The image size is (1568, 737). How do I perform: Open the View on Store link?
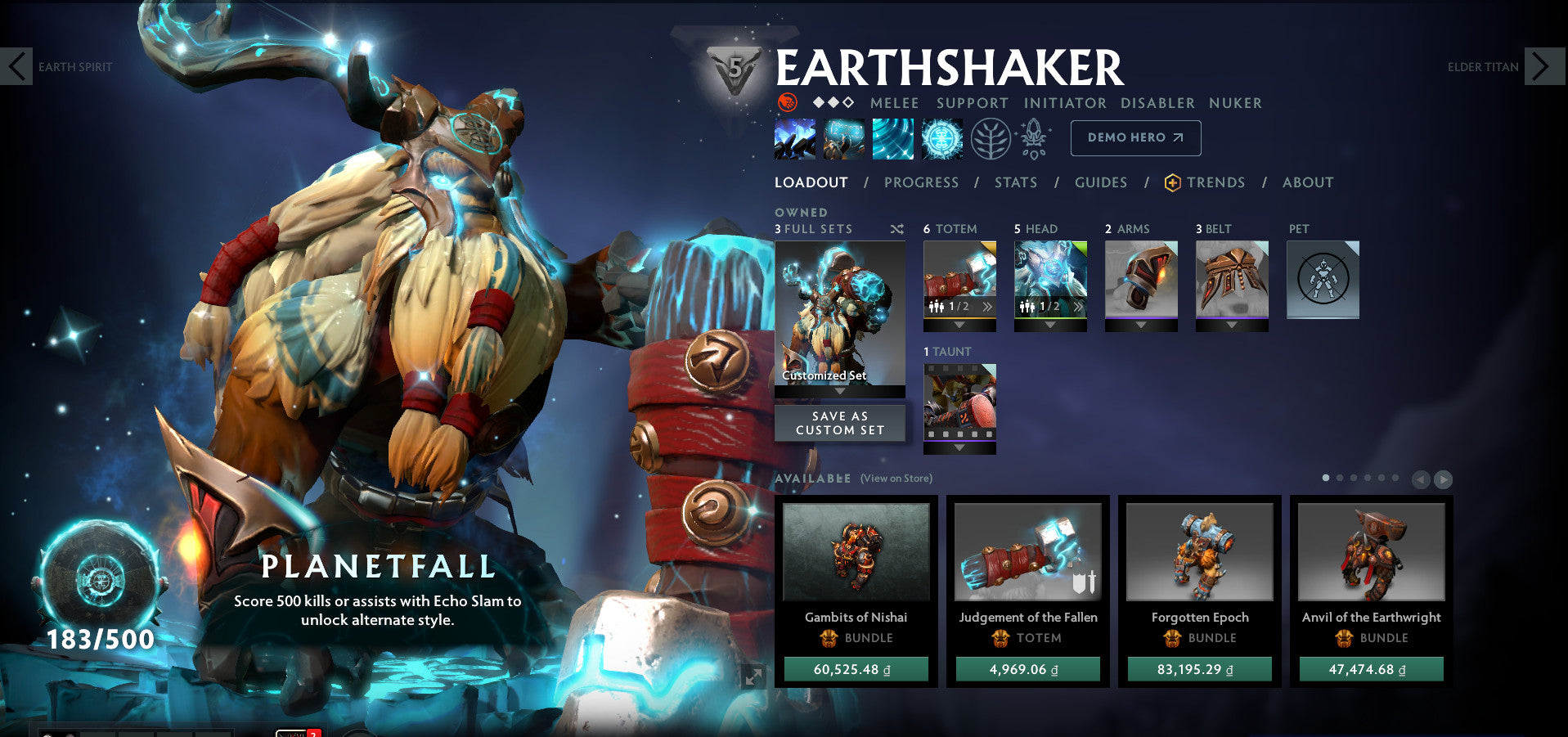[x=895, y=478]
